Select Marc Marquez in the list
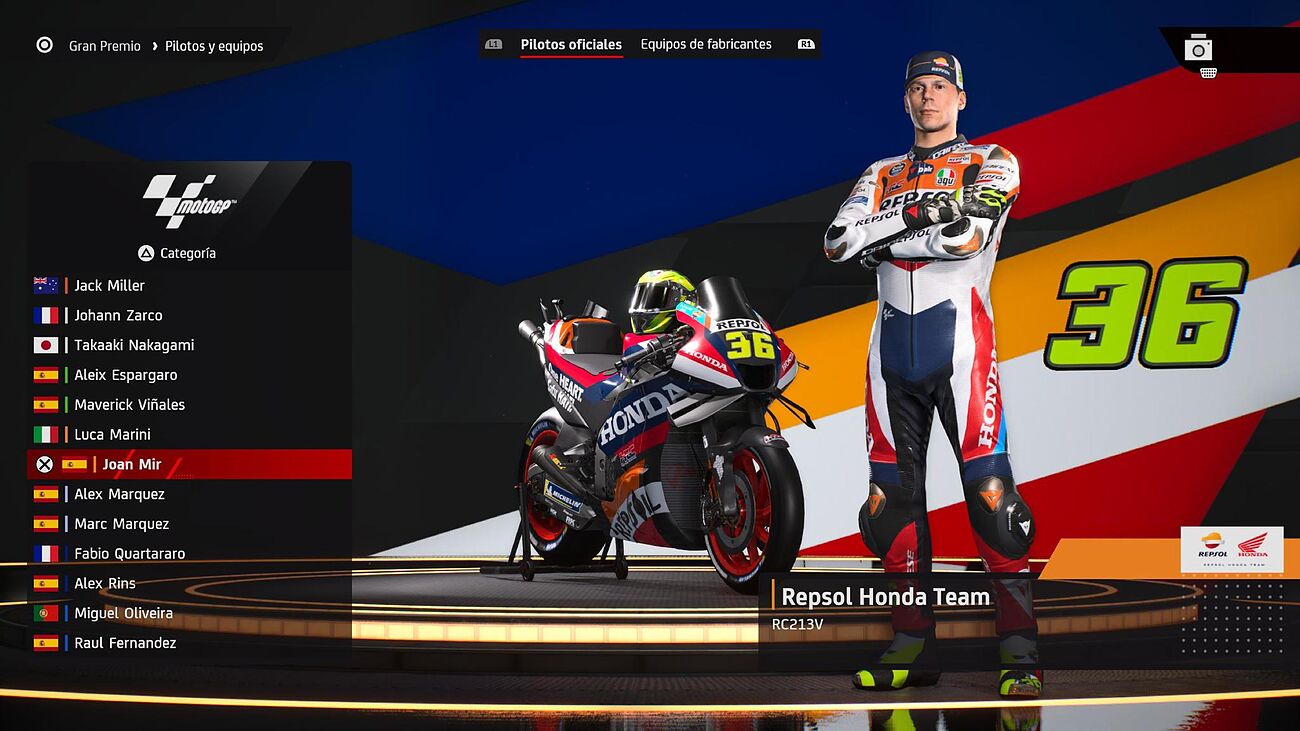Screen dimensions: 1300x731 tap(121, 524)
